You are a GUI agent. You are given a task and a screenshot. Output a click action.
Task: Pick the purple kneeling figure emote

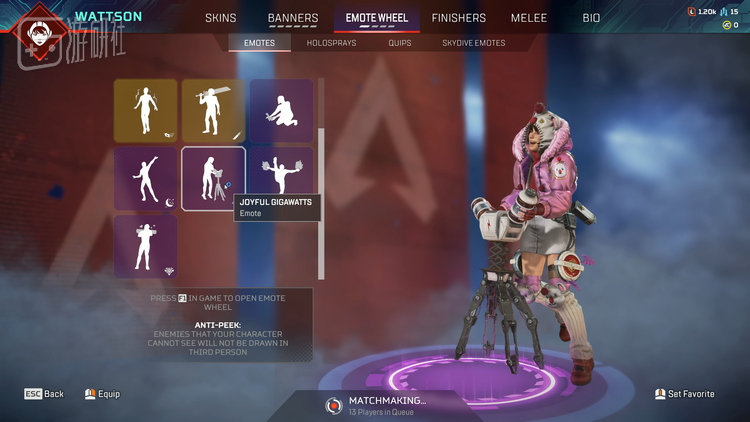(x=280, y=111)
